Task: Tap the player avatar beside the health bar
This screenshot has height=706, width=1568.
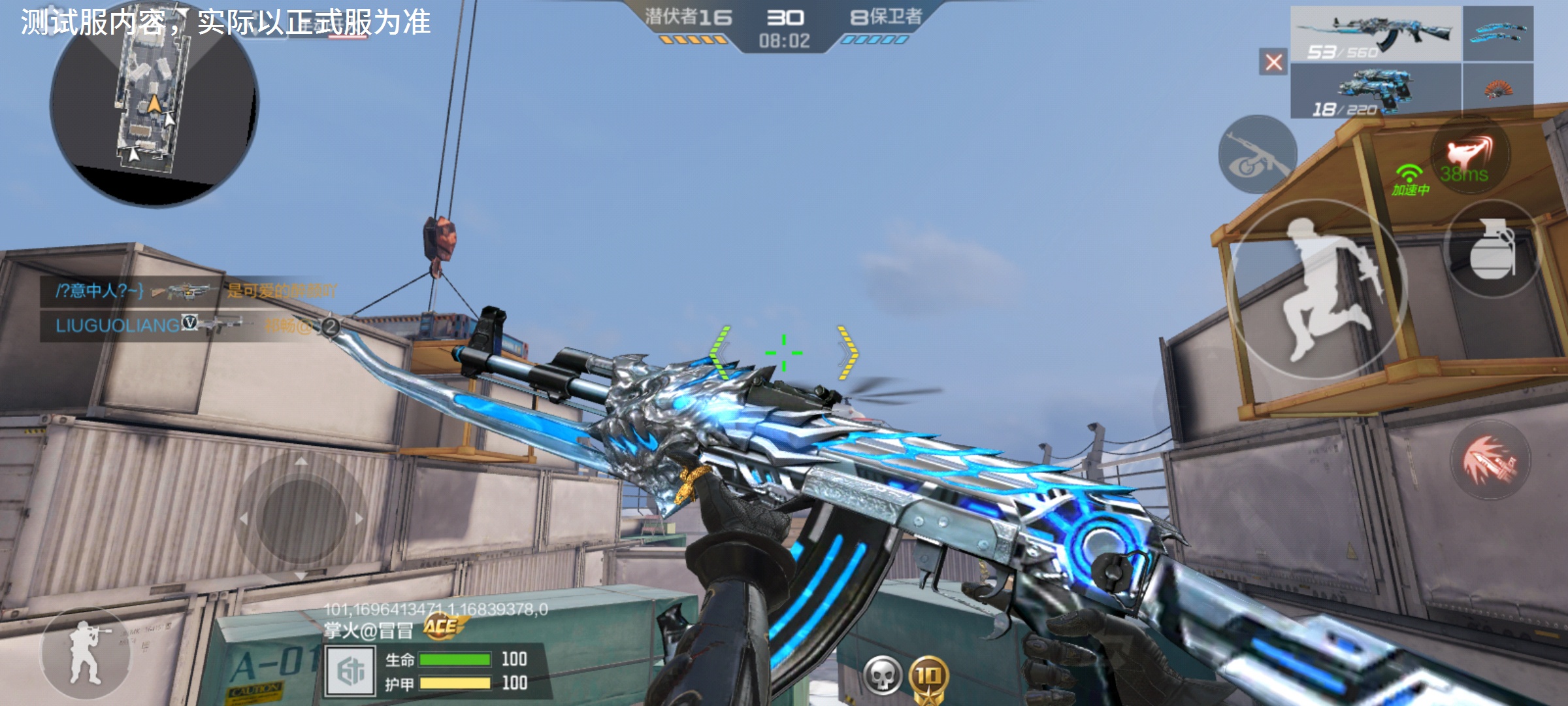Action: [x=351, y=671]
